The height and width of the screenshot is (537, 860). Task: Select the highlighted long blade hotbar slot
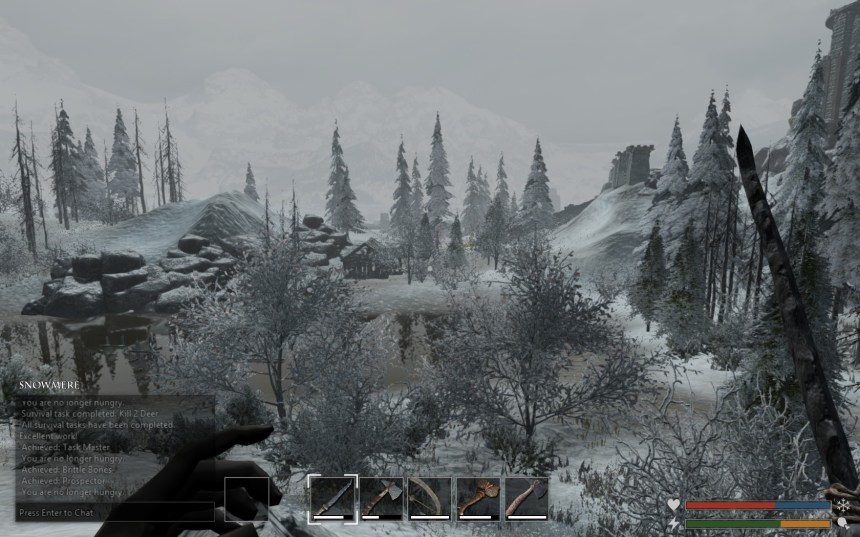(332, 497)
